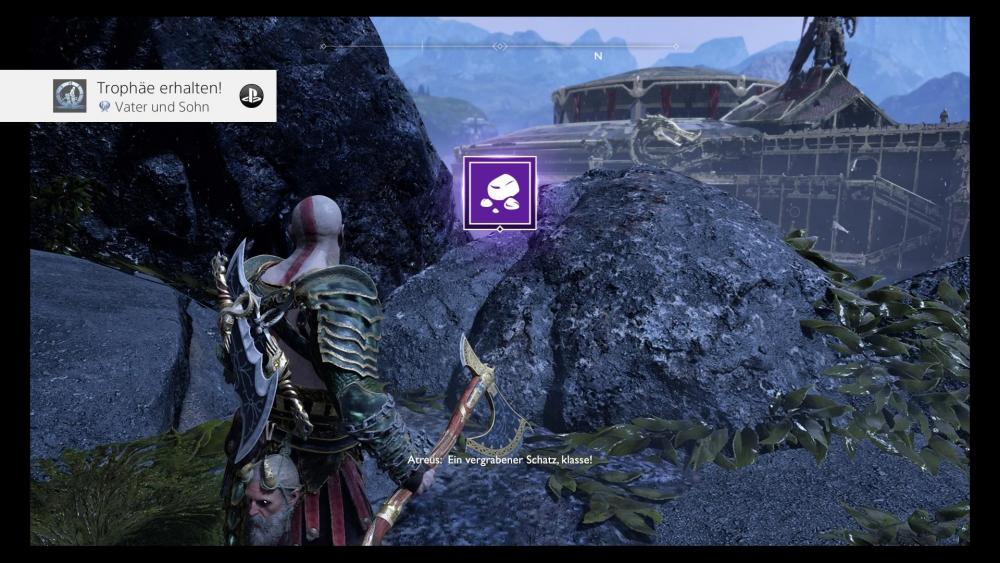Select the purple buried treasure marker
1000x563 pixels.
[x=499, y=192]
